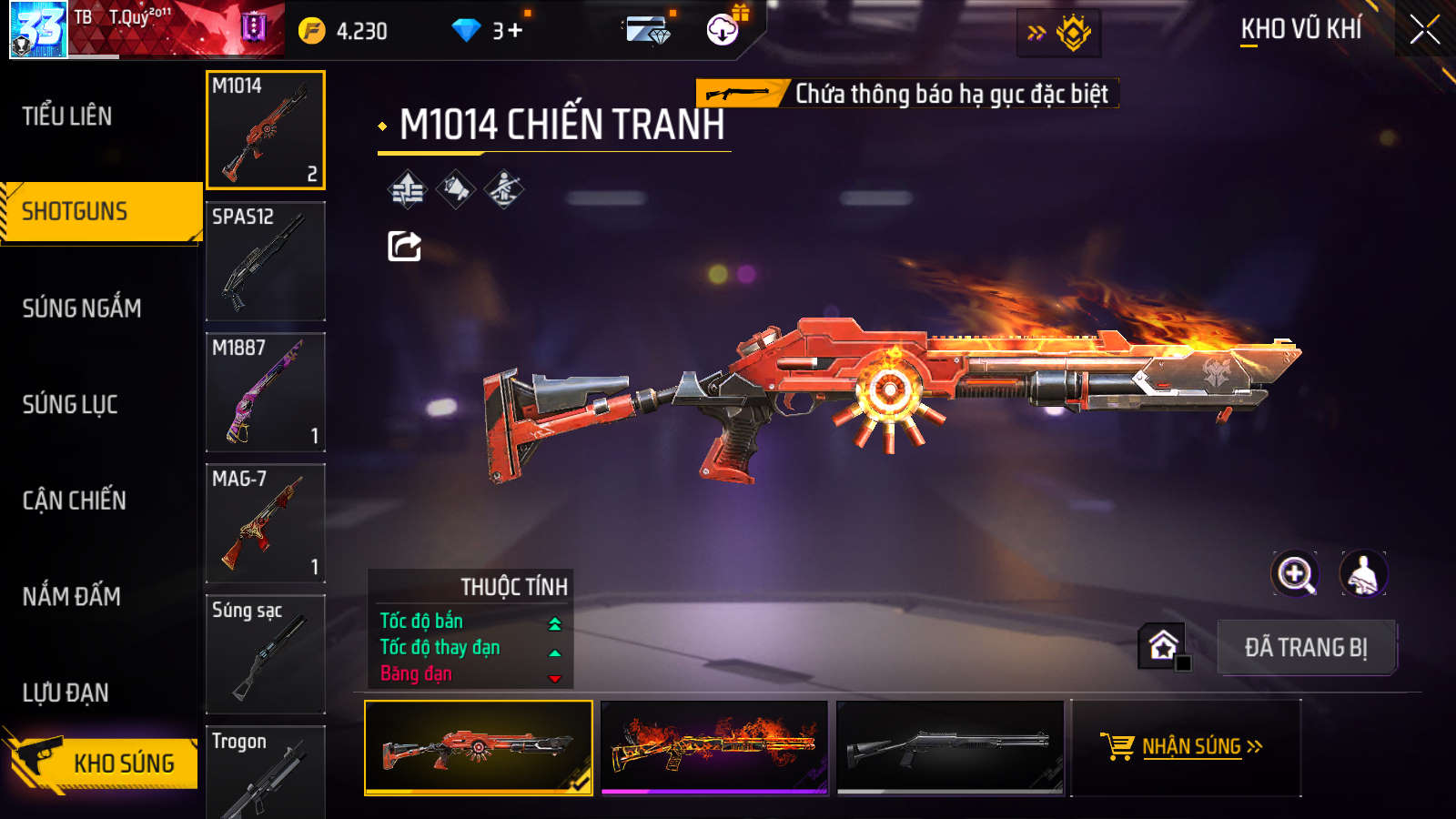Viewport: 1456px width, 819px height.
Task: Show the Lựu Đạn category
Action: pyautogui.click(x=66, y=693)
